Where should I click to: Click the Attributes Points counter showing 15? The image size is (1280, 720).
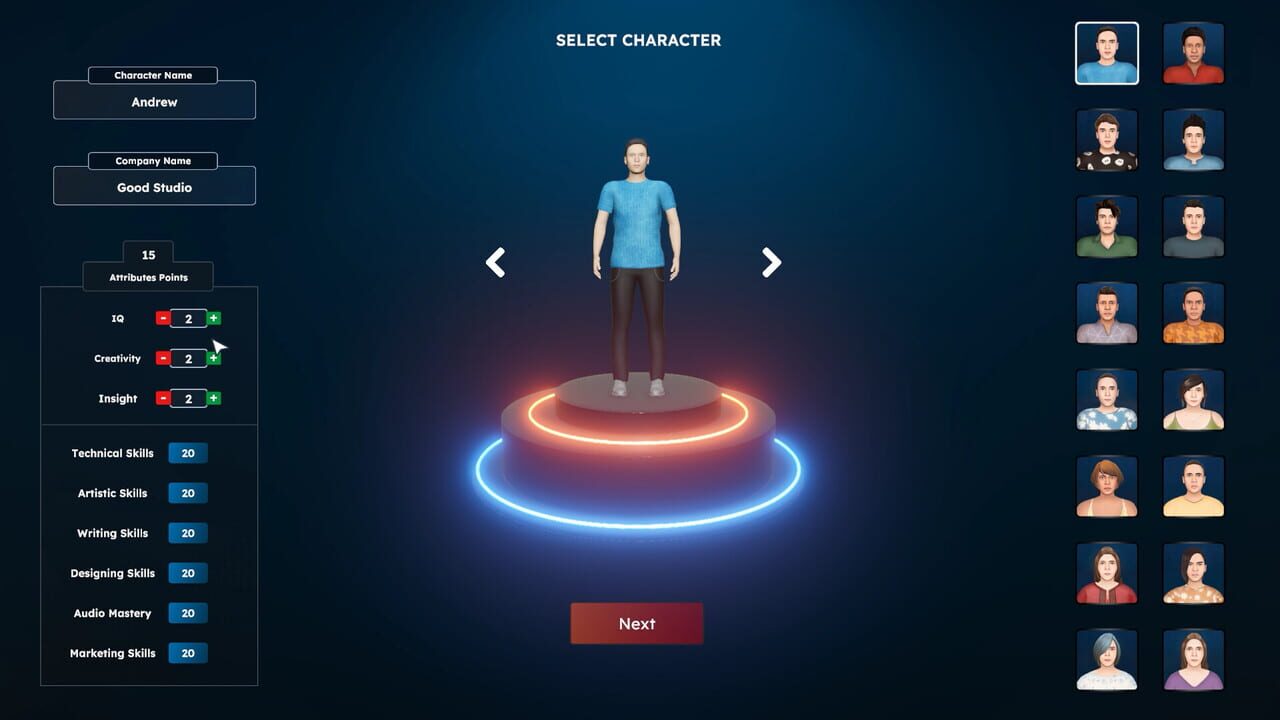[x=148, y=255]
